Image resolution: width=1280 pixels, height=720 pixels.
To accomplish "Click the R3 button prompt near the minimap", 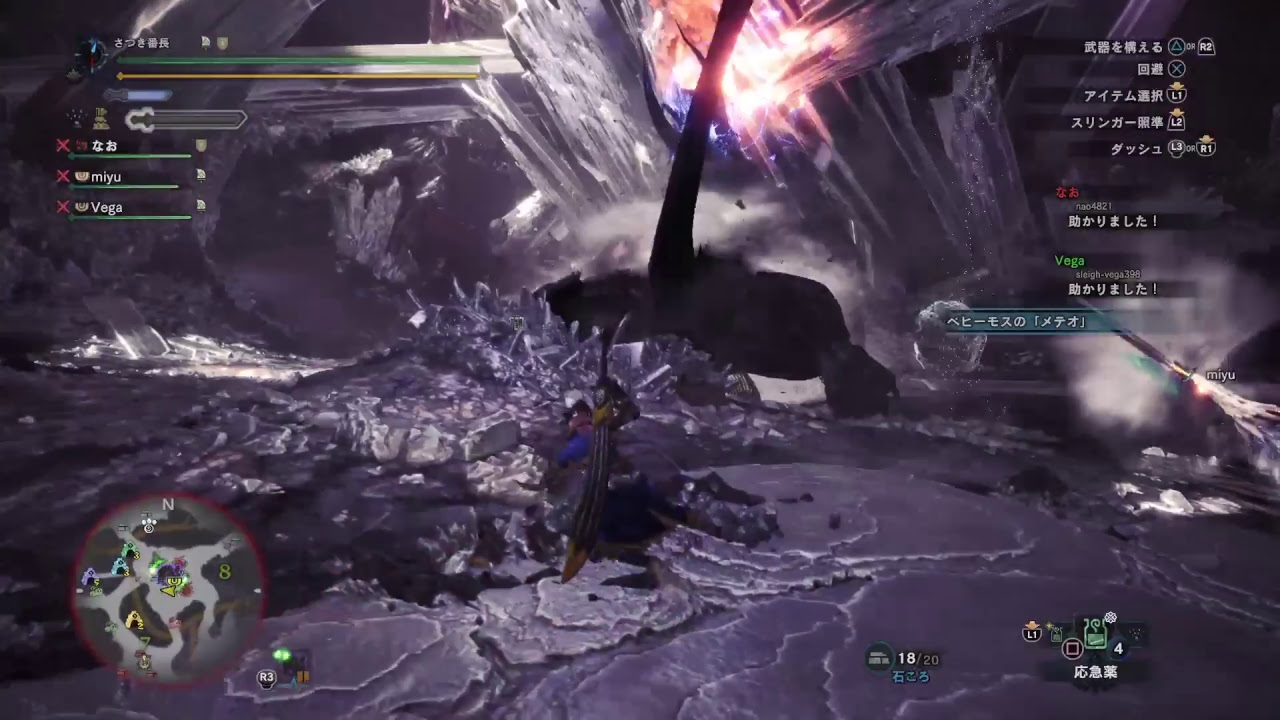I will 265,676.
